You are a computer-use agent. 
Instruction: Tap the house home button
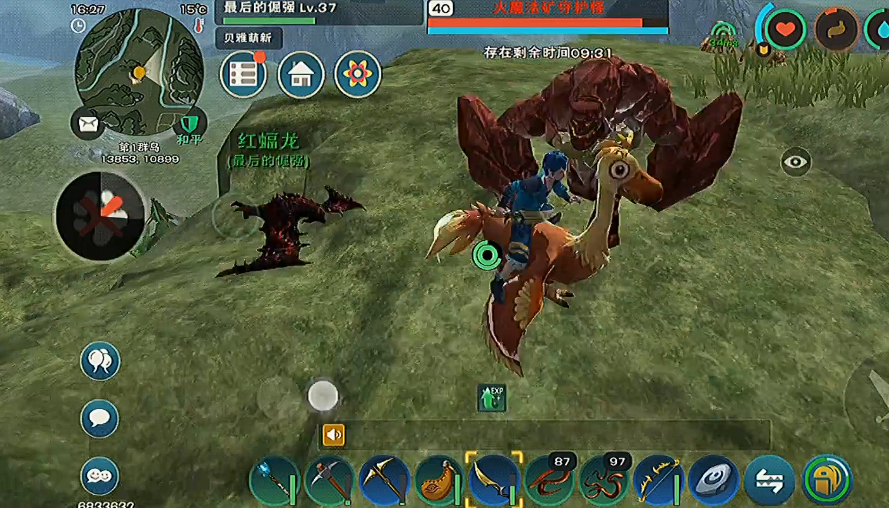point(301,74)
